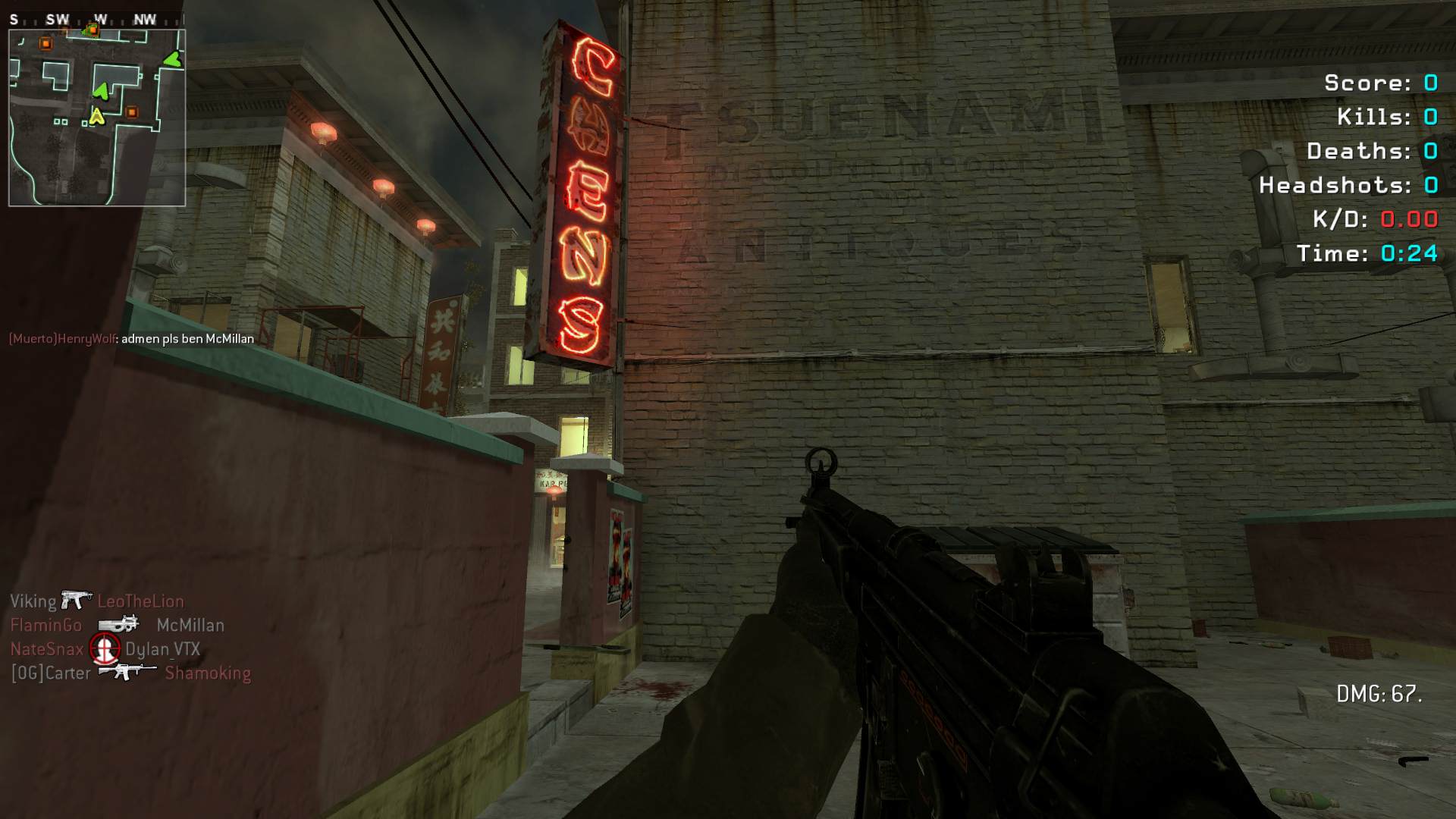Select HenryWolf's chat message

click(x=131, y=339)
